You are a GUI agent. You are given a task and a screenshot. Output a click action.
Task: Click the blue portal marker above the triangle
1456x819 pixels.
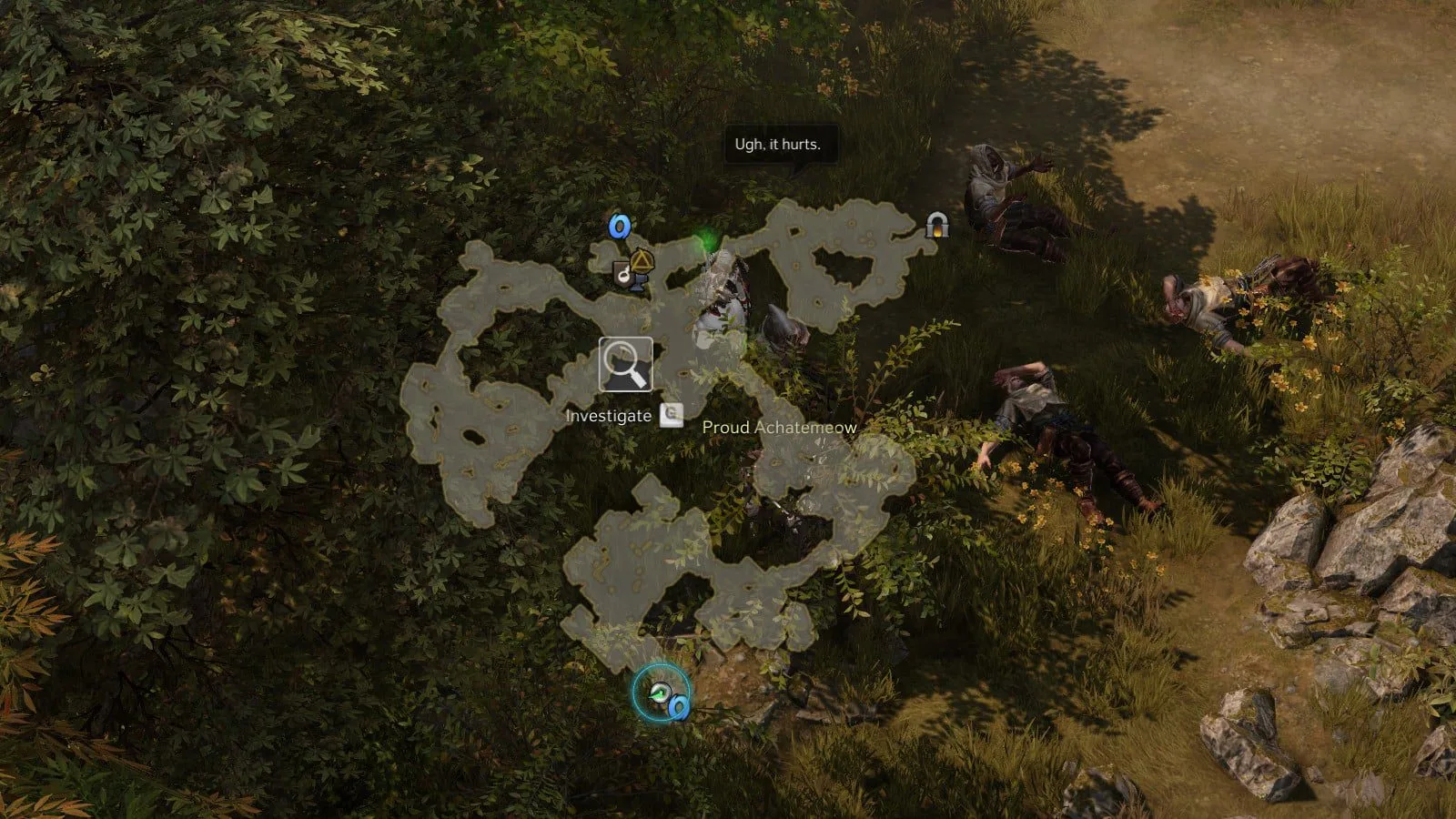(x=621, y=226)
